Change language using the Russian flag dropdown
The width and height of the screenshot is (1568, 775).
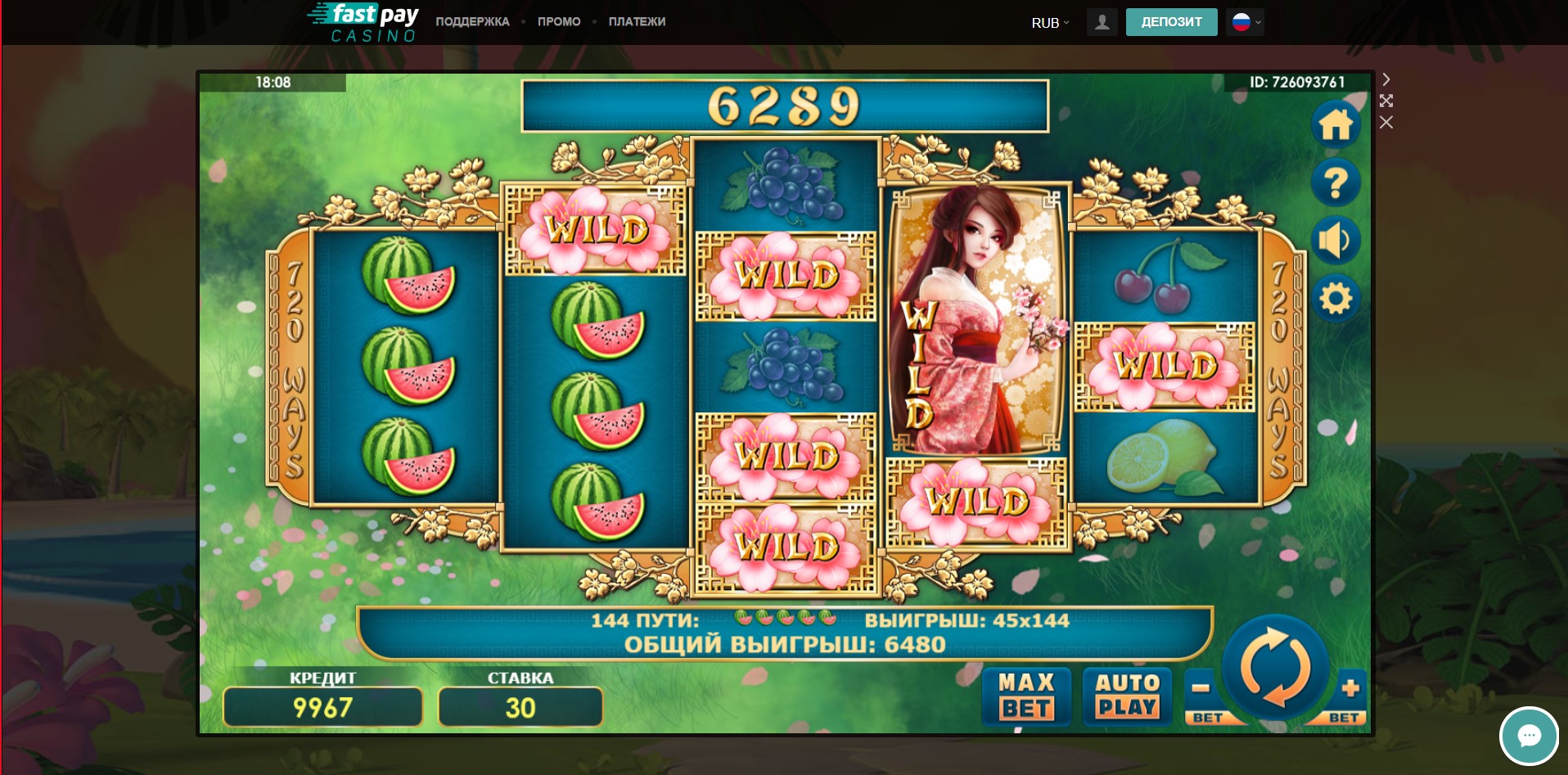click(x=1245, y=22)
